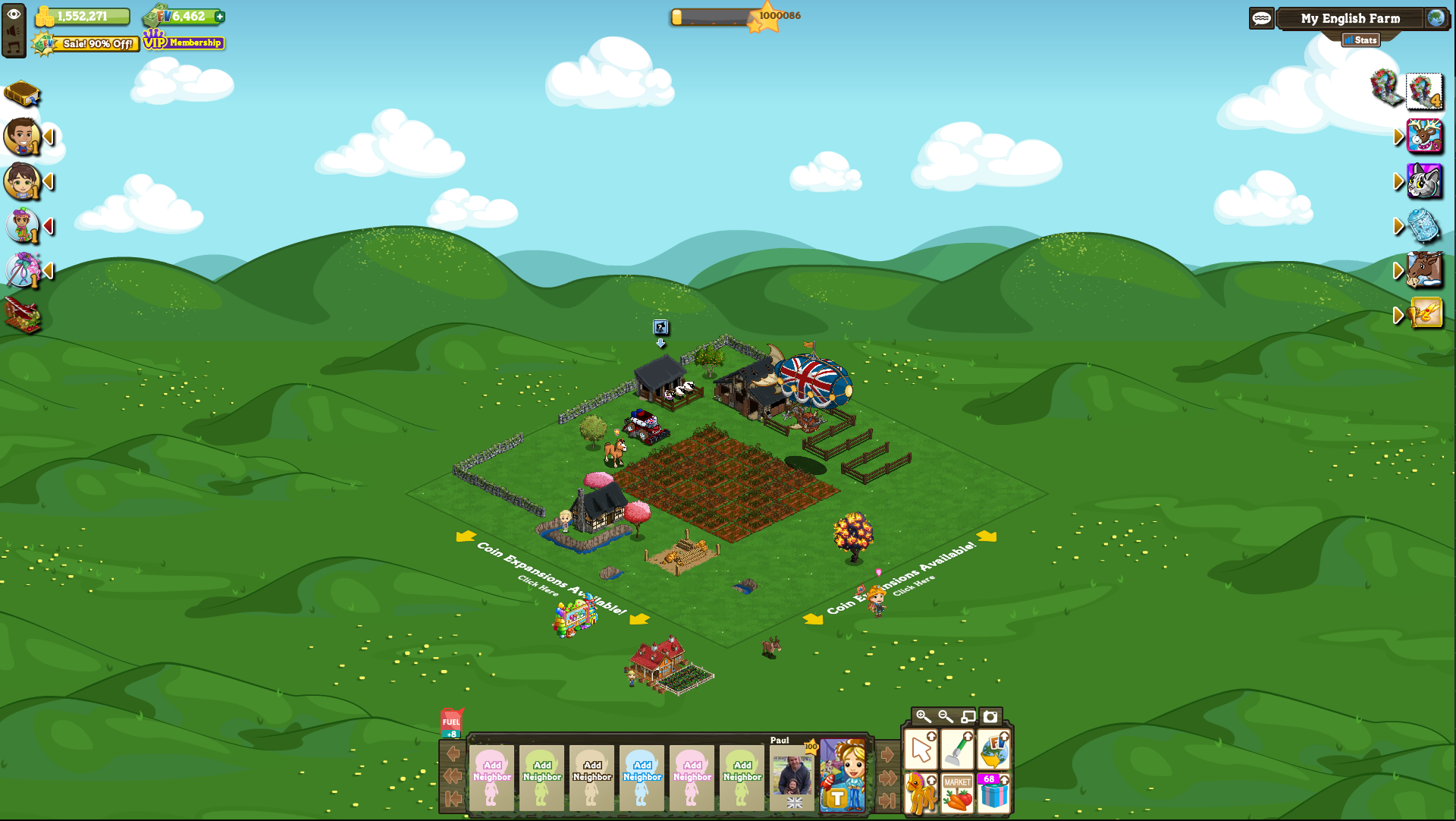Click the zoom-out magnifier button
The image size is (1456, 821).
click(946, 716)
